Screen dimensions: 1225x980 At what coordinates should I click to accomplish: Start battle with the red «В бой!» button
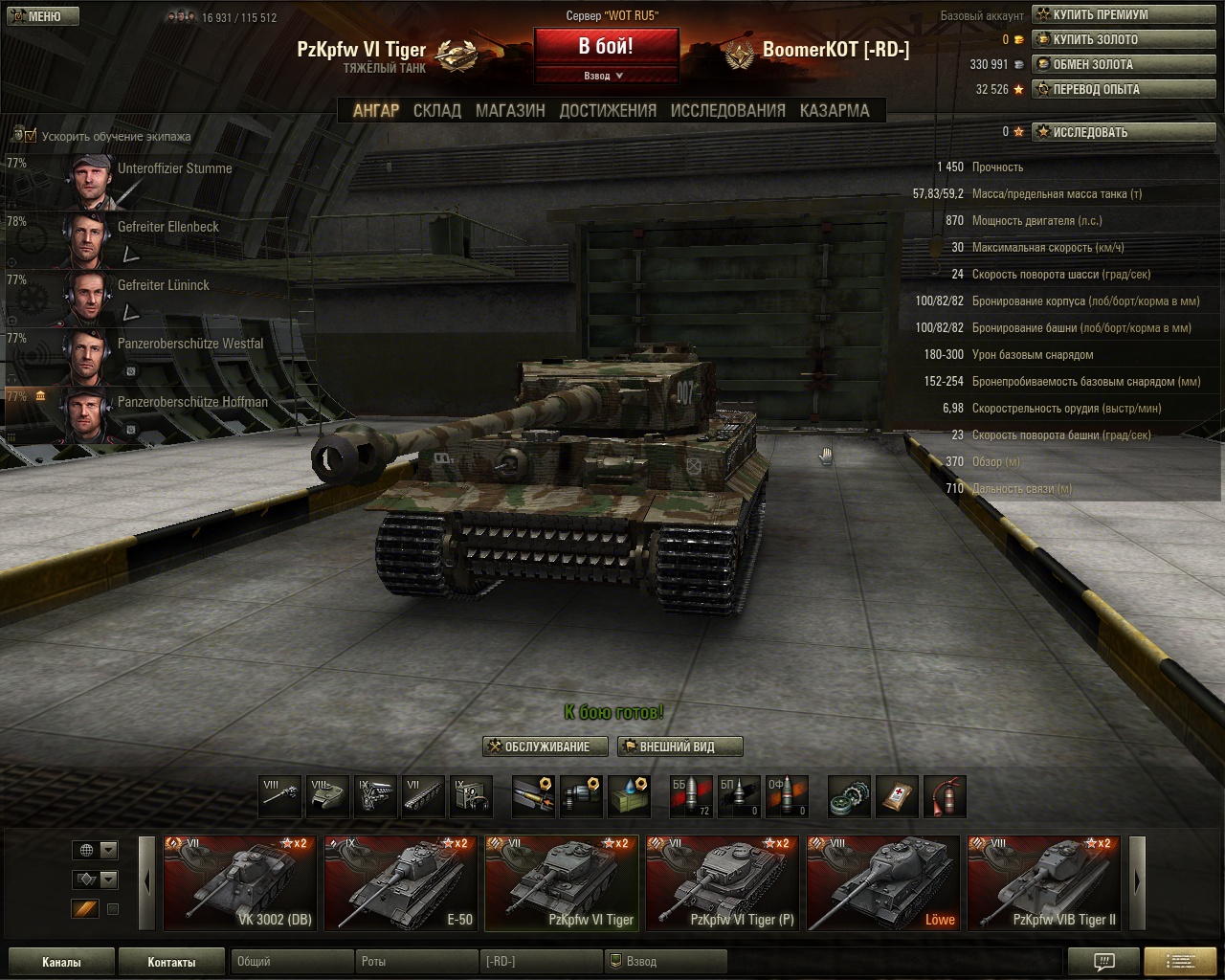[605, 46]
